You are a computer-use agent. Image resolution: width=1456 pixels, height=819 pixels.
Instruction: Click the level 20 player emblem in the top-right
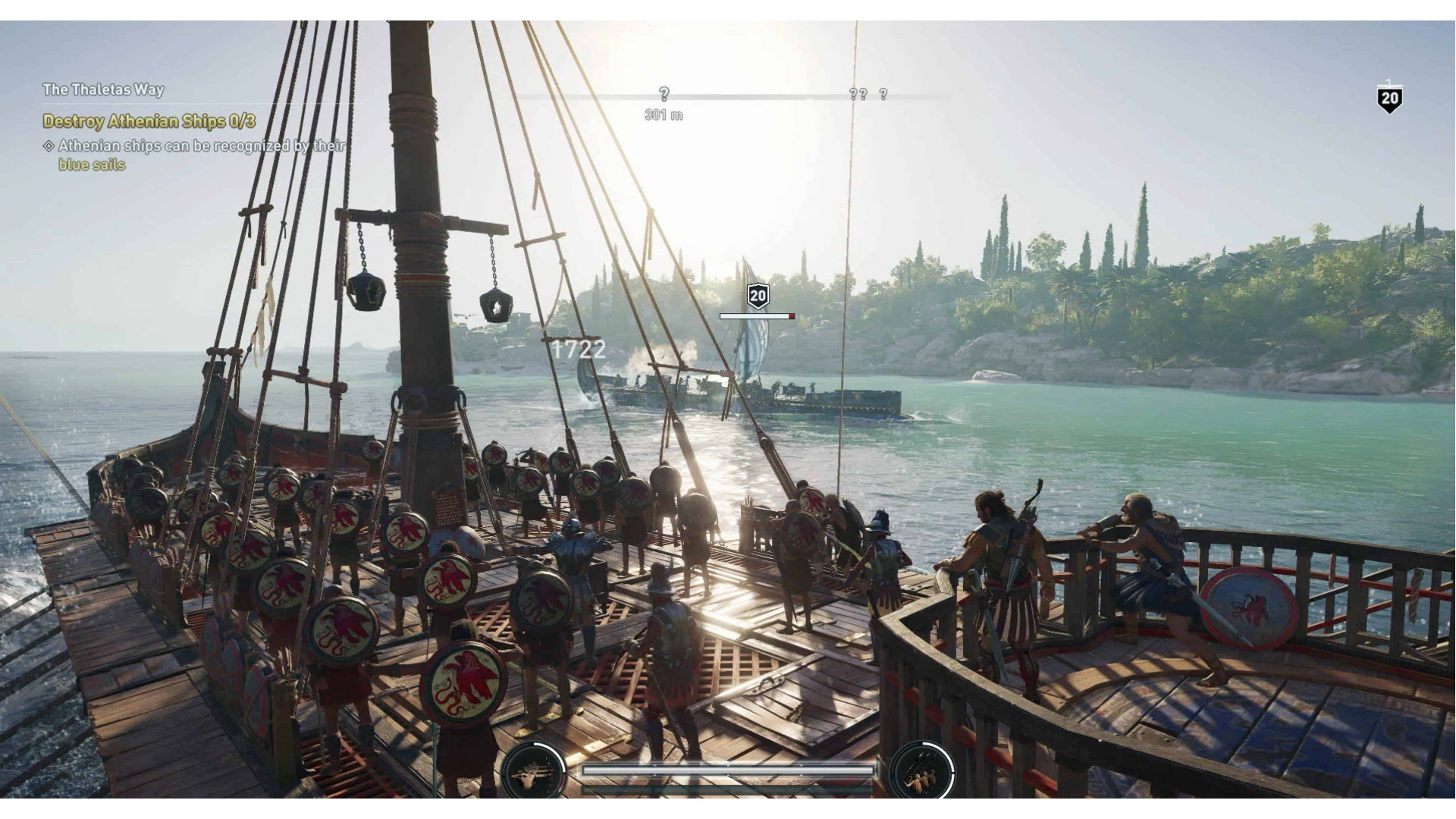click(x=1390, y=97)
